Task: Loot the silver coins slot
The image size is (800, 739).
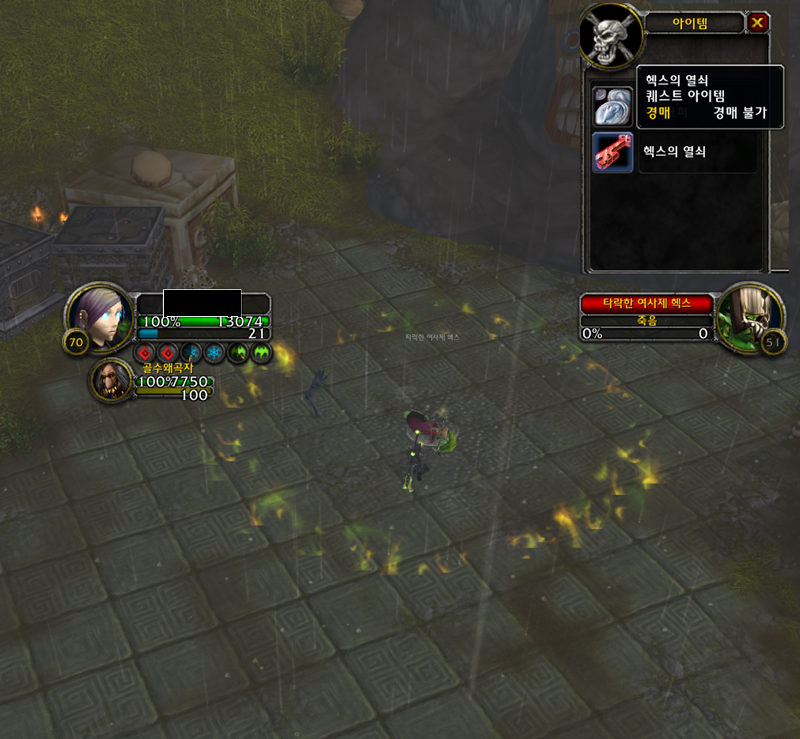Action: pos(612,104)
